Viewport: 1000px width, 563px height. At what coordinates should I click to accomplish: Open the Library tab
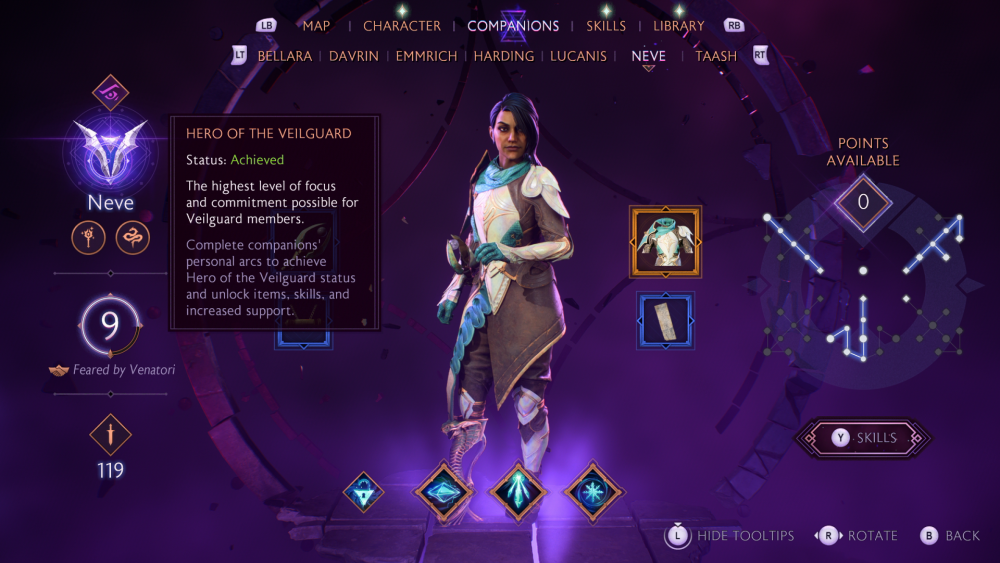678,26
